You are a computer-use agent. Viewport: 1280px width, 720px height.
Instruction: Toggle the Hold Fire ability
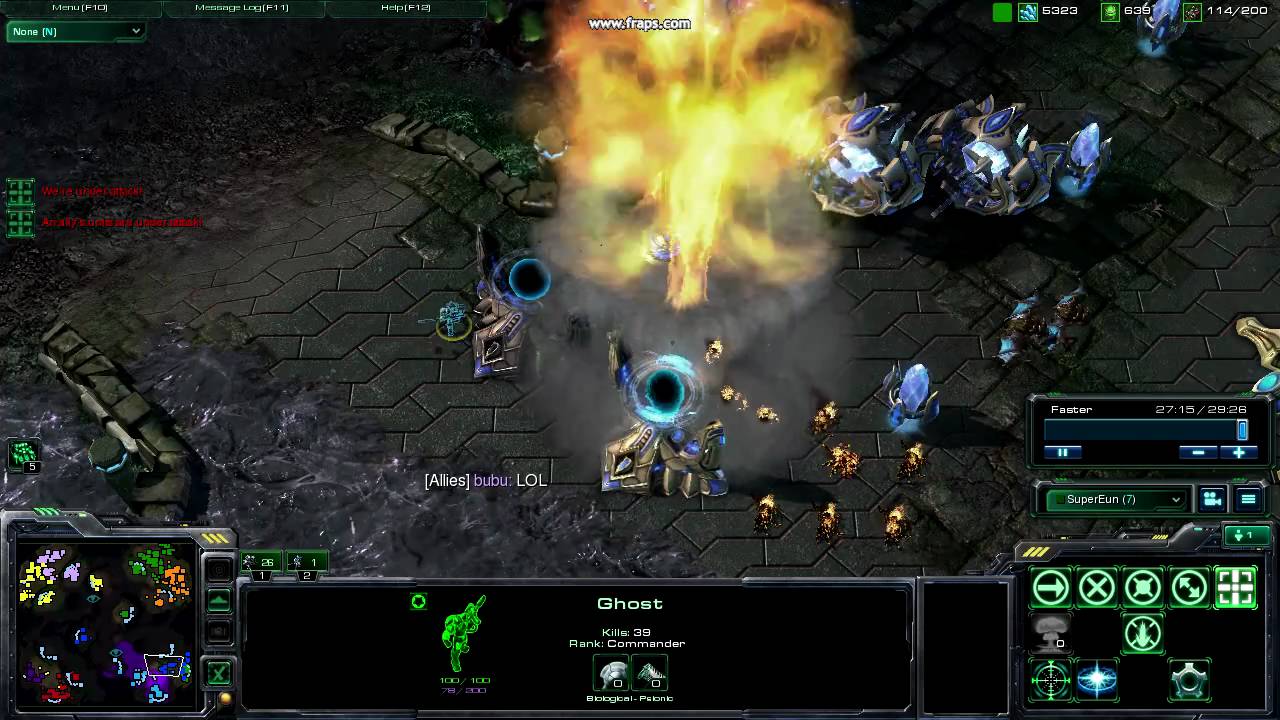(x=1144, y=633)
